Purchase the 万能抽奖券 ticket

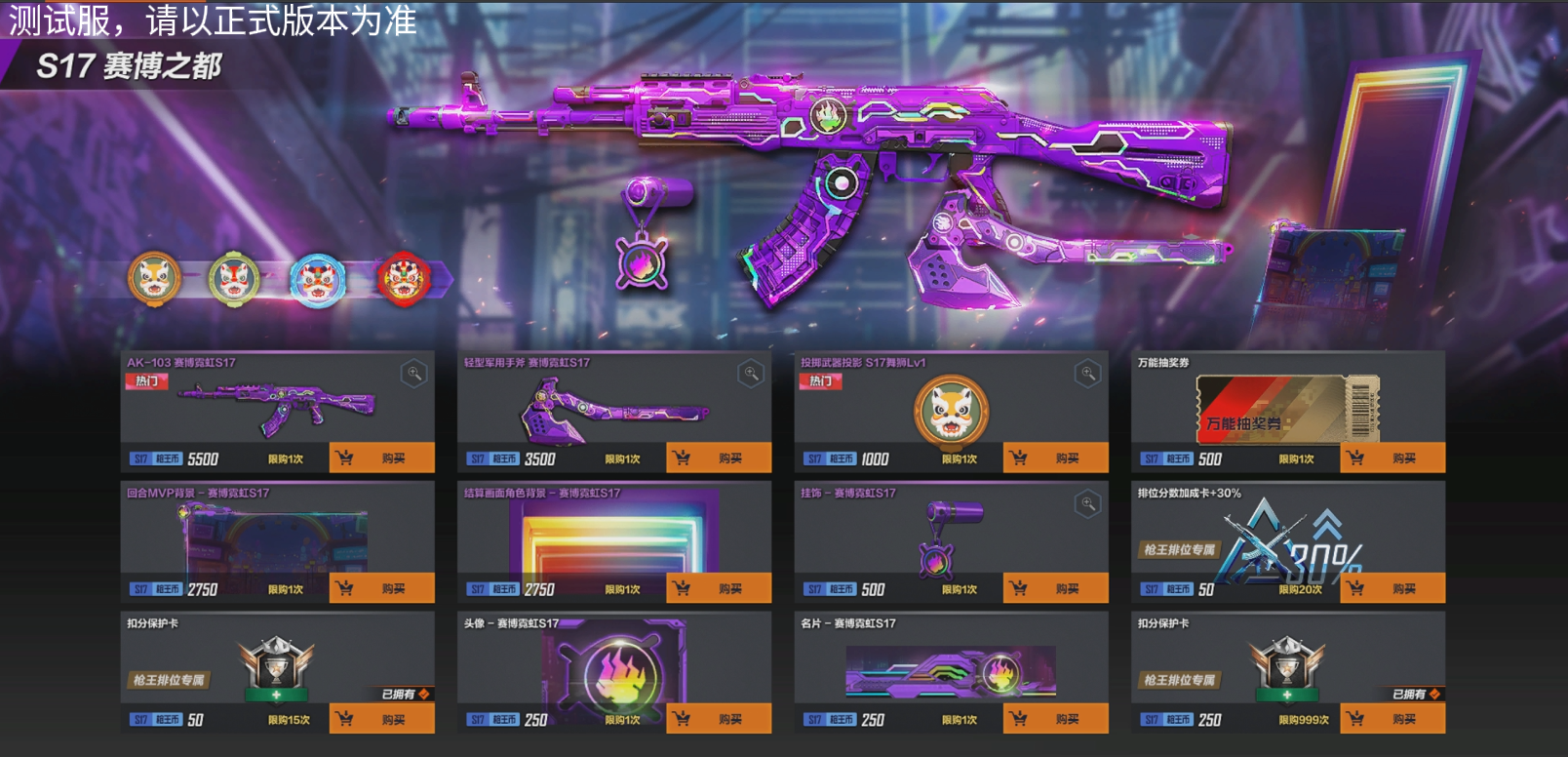click(x=1392, y=458)
